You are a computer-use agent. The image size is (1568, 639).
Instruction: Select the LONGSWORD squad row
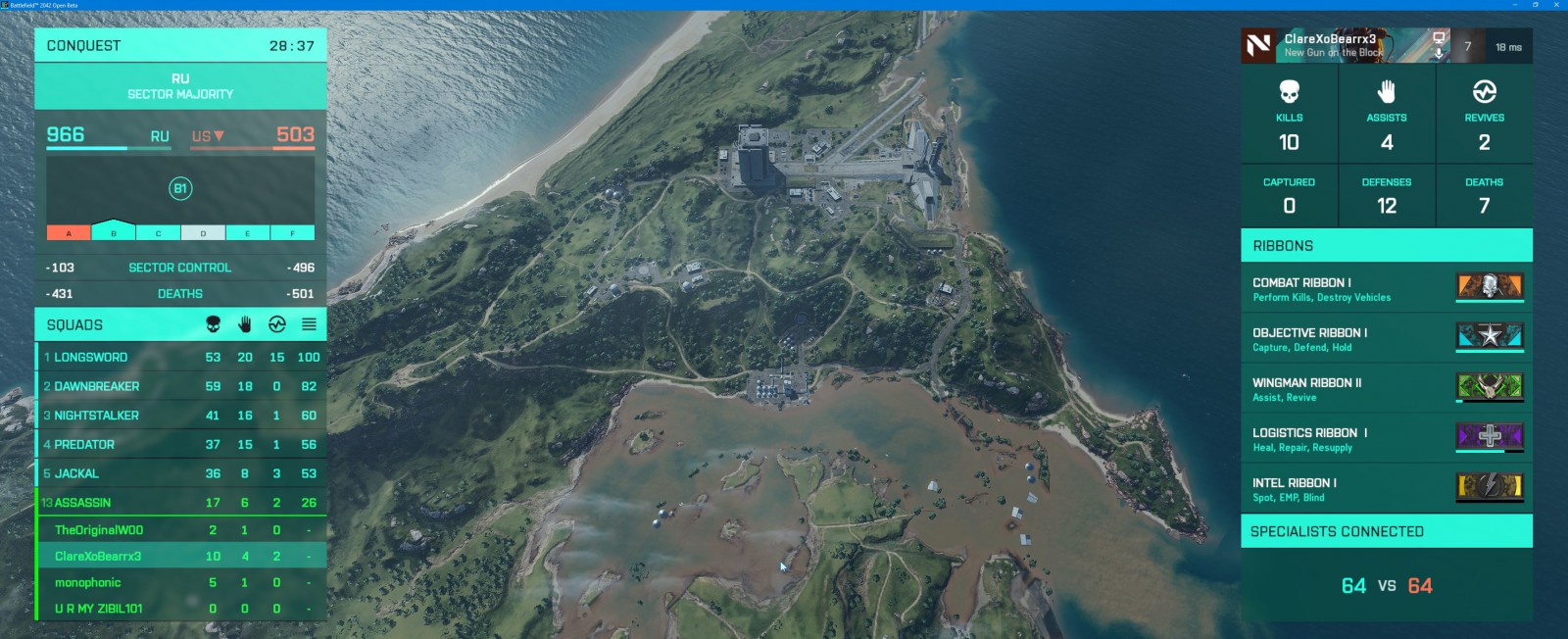pyautogui.click(x=180, y=358)
